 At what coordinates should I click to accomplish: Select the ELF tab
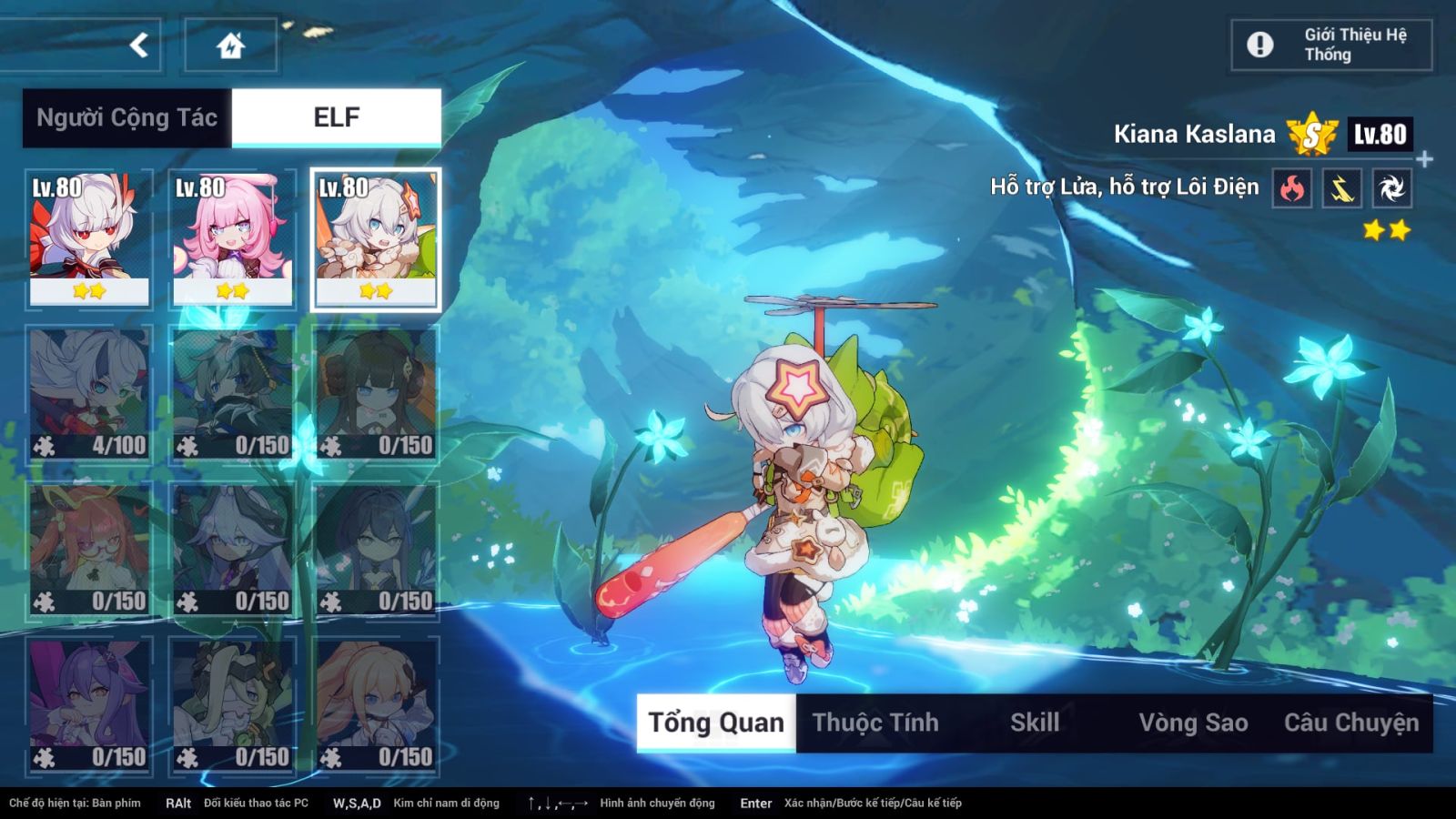(x=337, y=117)
